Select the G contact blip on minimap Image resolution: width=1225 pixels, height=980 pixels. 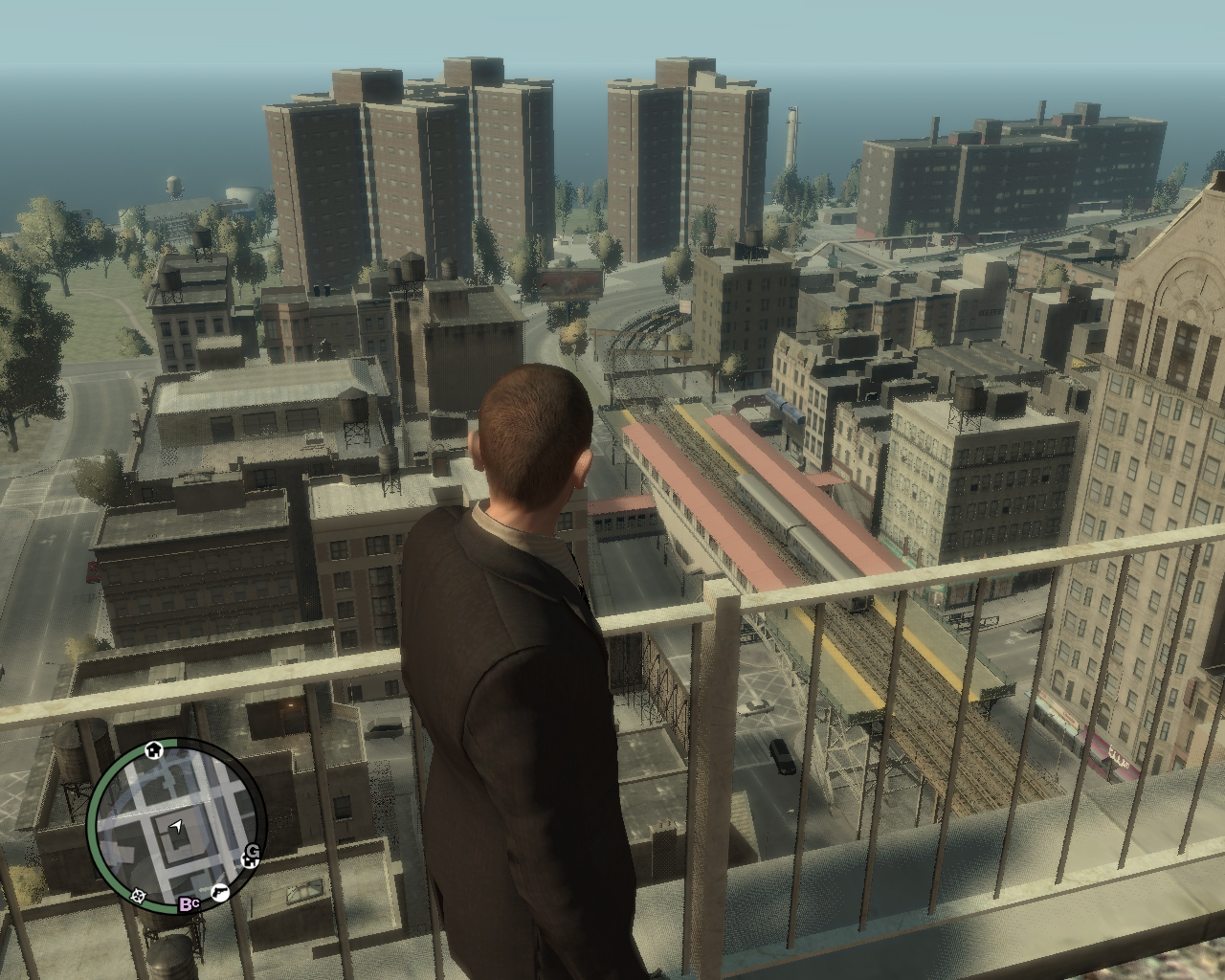tap(254, 851)
